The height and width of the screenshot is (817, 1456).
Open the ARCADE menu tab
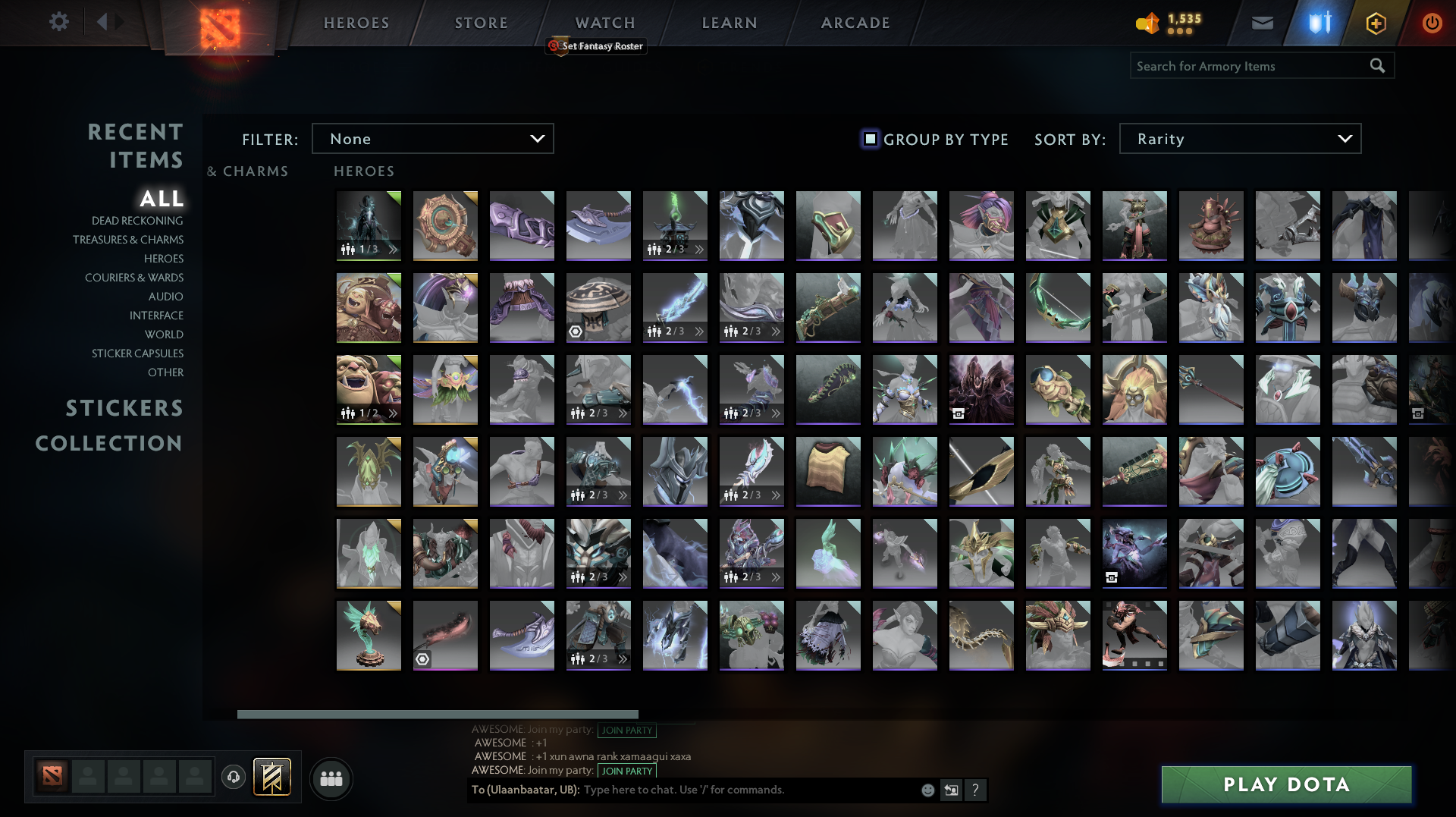(855, 22)
